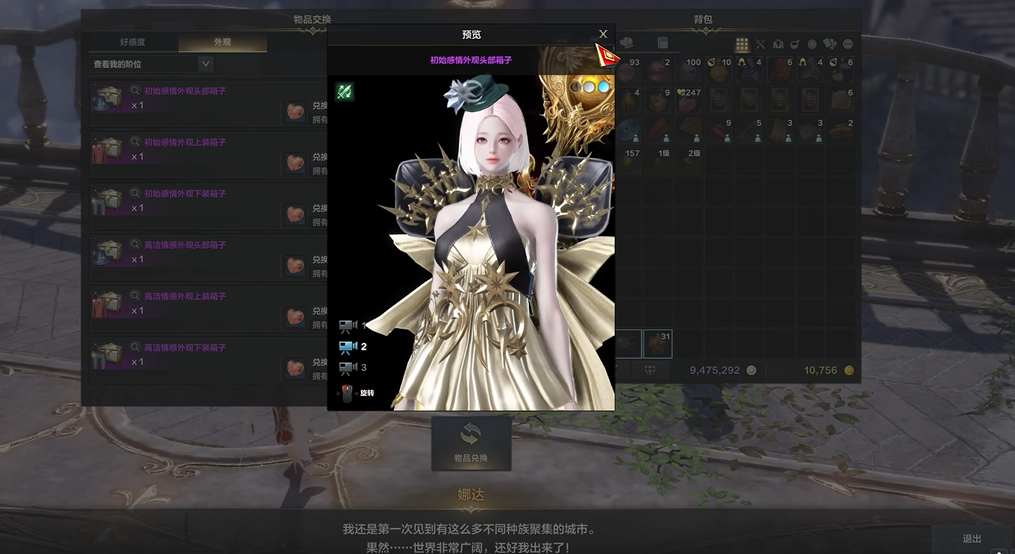
Task: Select the 外观 tab
Action: pos(222,44)
